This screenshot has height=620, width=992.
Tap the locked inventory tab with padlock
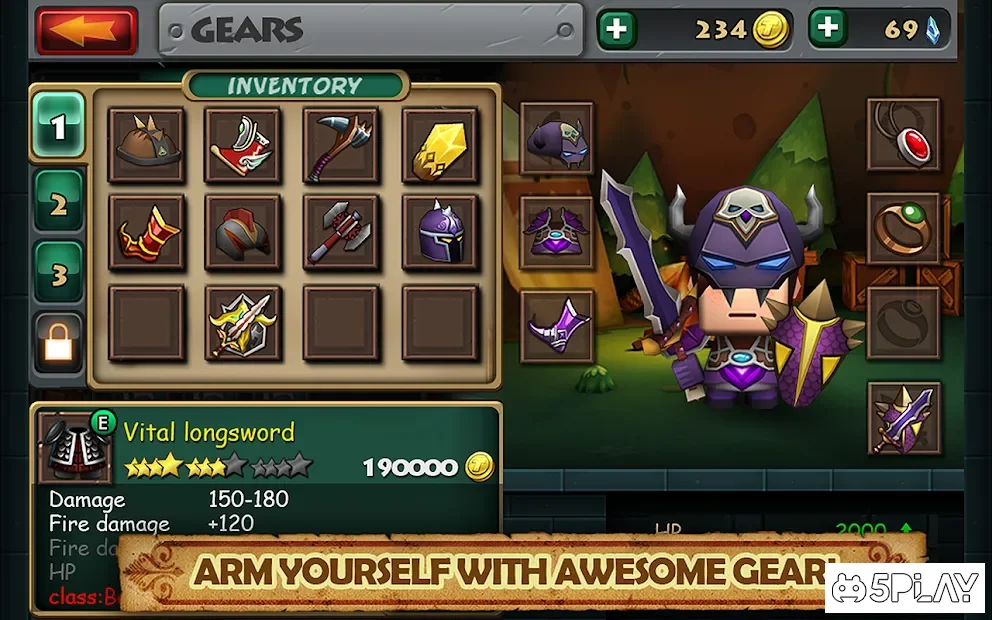tap(58, 345)
